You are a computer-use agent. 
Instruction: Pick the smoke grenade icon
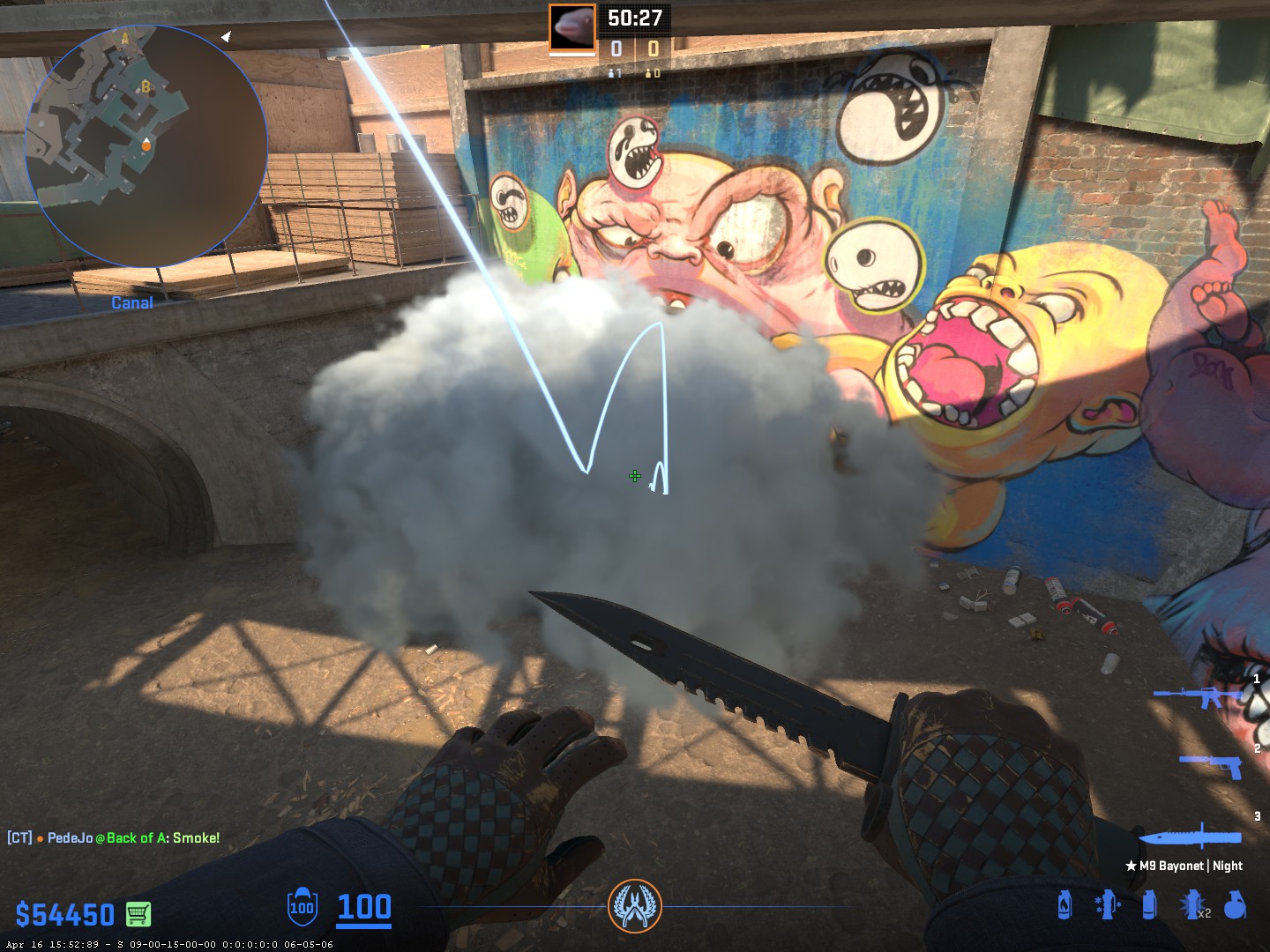click(1149, 904)
